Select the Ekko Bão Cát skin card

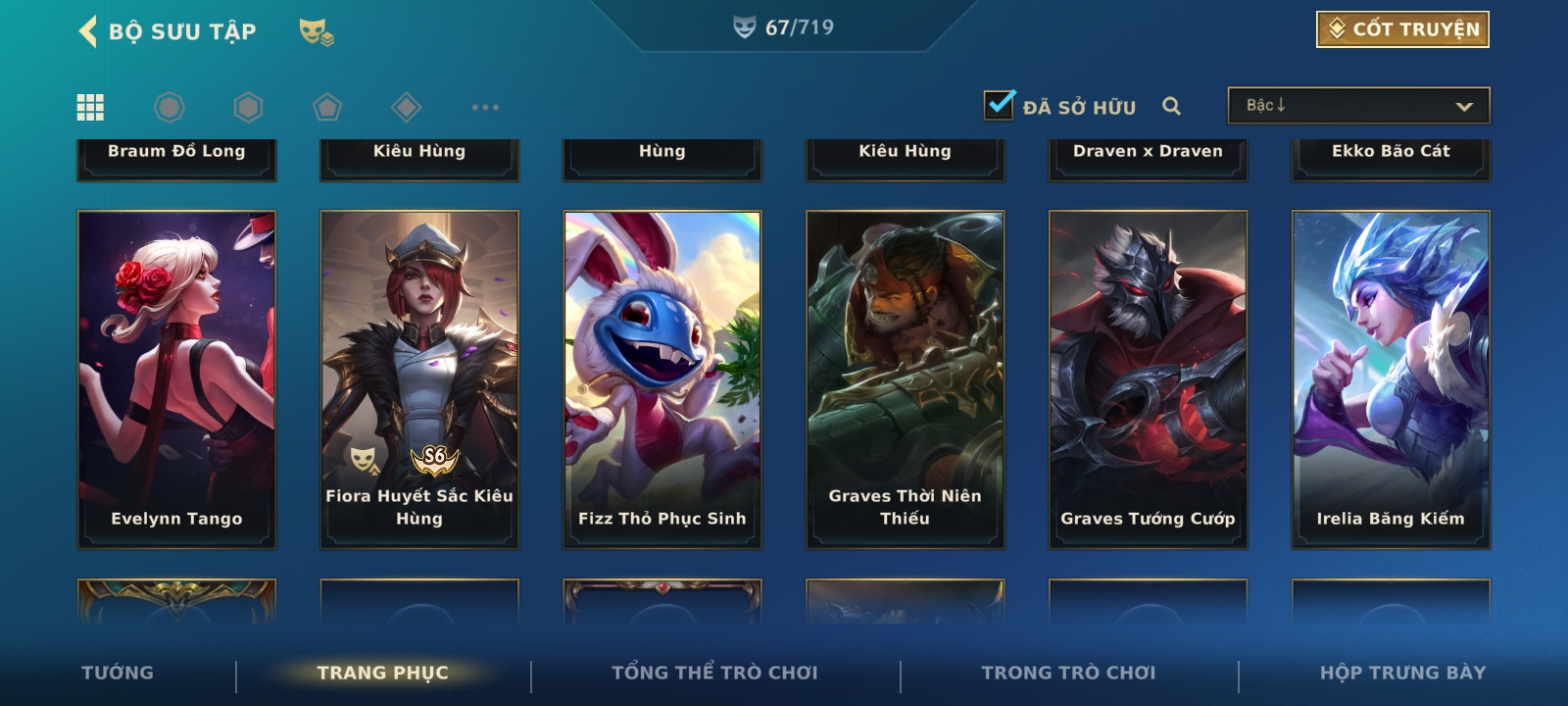click(x=1391, y=157)
